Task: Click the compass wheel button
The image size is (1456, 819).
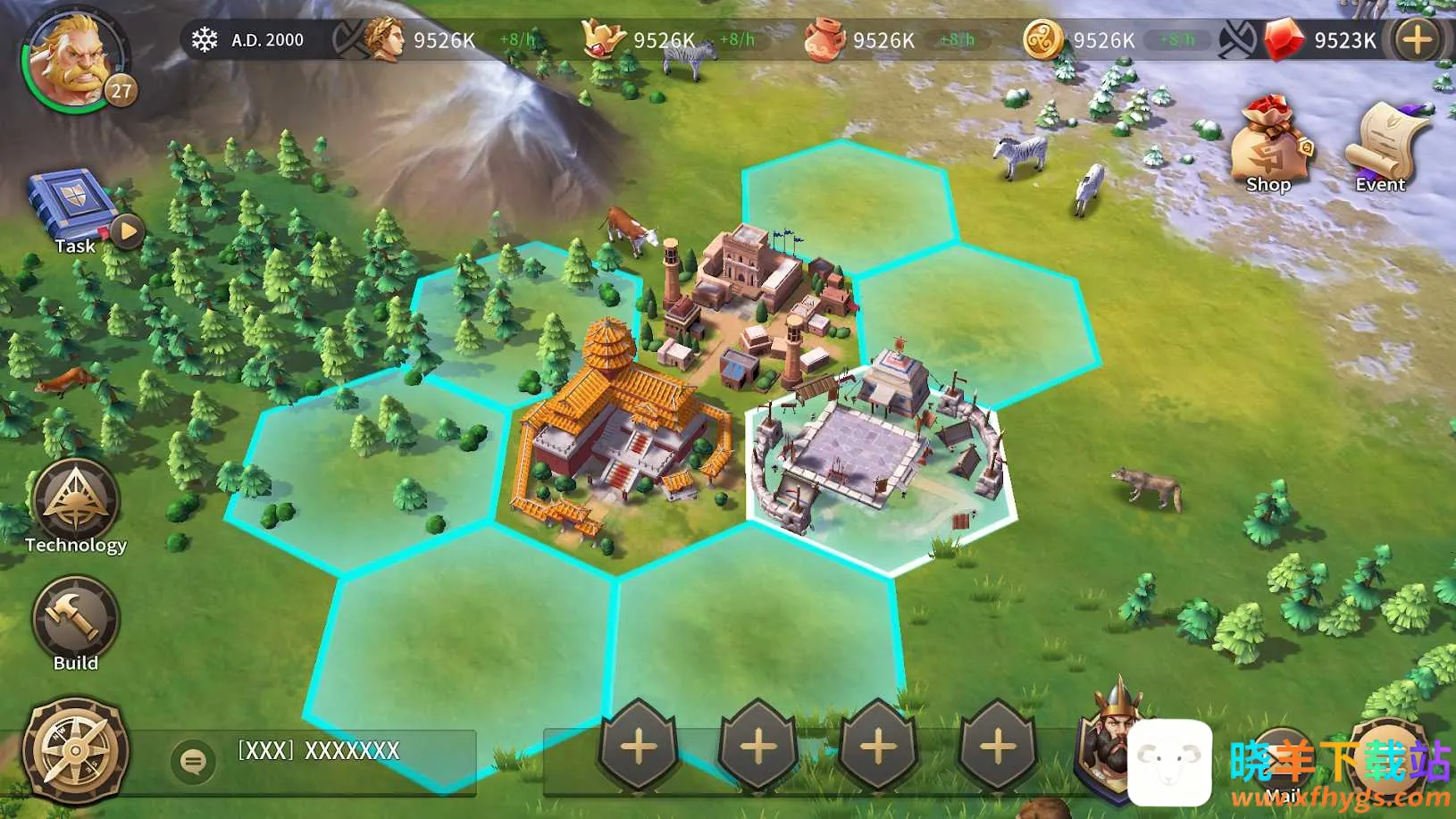Action: tap(75, 750)
